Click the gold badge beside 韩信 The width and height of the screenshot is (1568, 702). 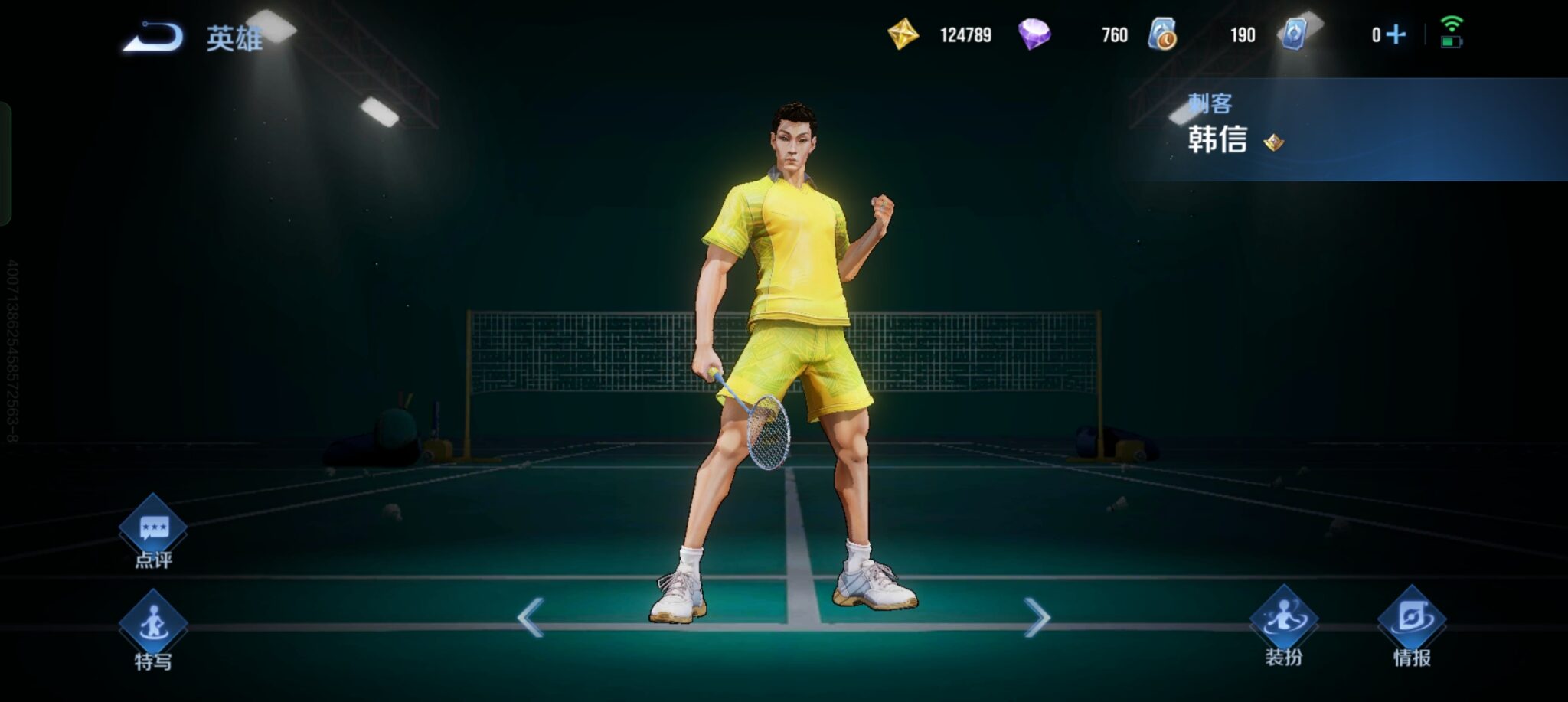point(1274,142)
